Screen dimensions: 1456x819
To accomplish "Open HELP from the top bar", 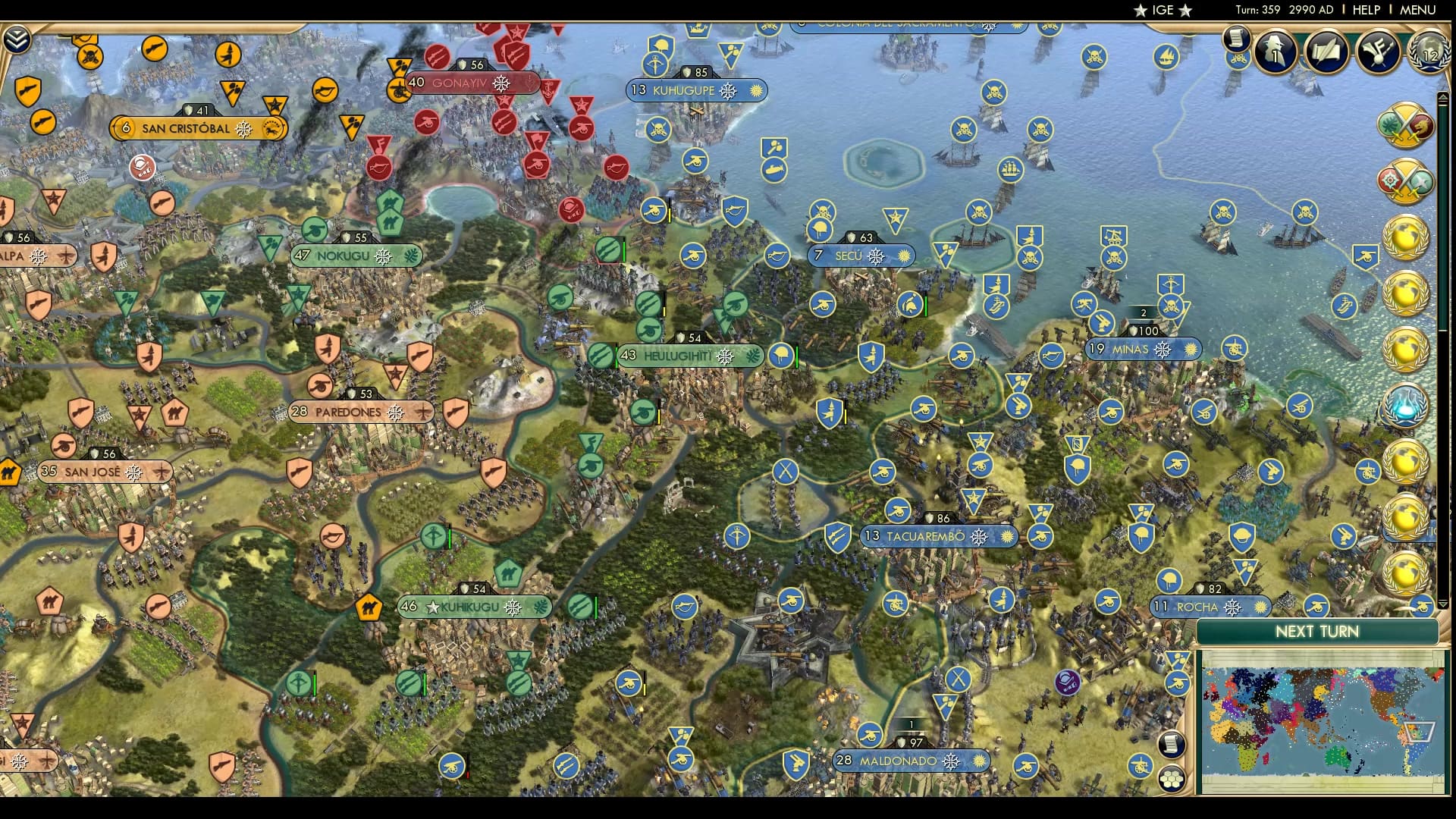I will pyautogui.click(x=1367, y=10).
